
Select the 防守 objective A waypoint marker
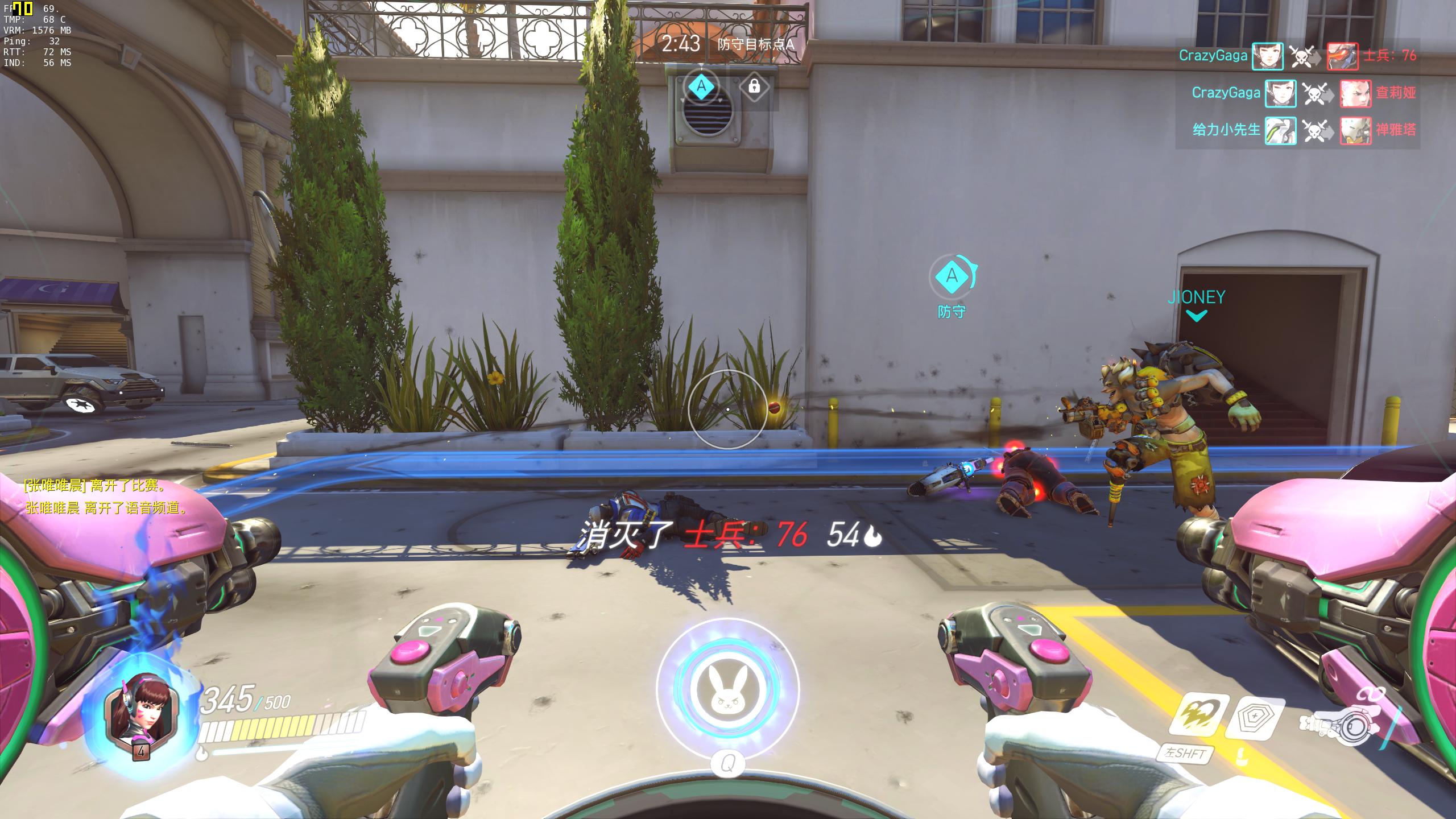click(x=952, y=277)
